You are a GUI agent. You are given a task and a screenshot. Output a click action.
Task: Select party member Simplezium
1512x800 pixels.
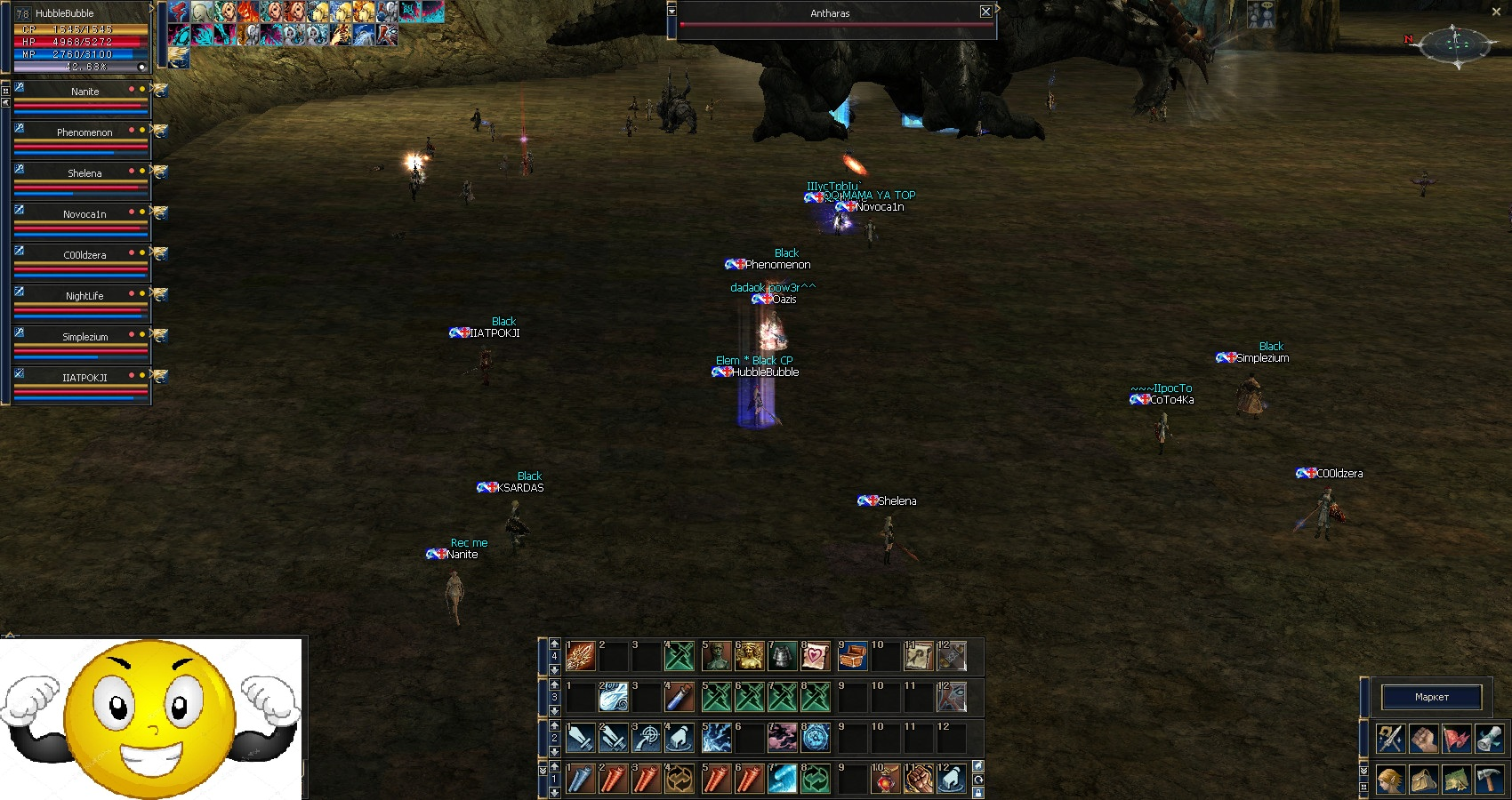(84, 337)
